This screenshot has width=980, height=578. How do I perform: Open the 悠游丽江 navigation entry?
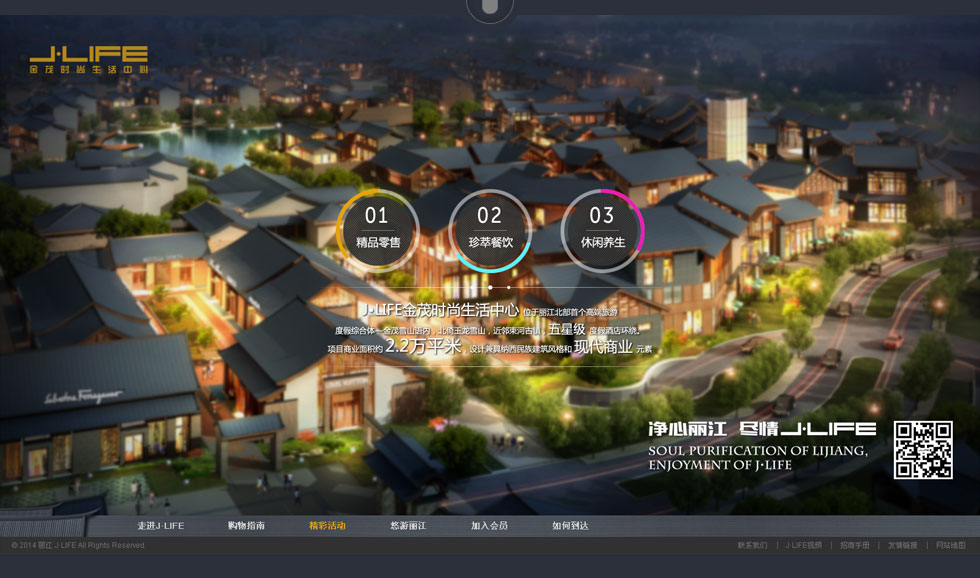click(408, 526)
